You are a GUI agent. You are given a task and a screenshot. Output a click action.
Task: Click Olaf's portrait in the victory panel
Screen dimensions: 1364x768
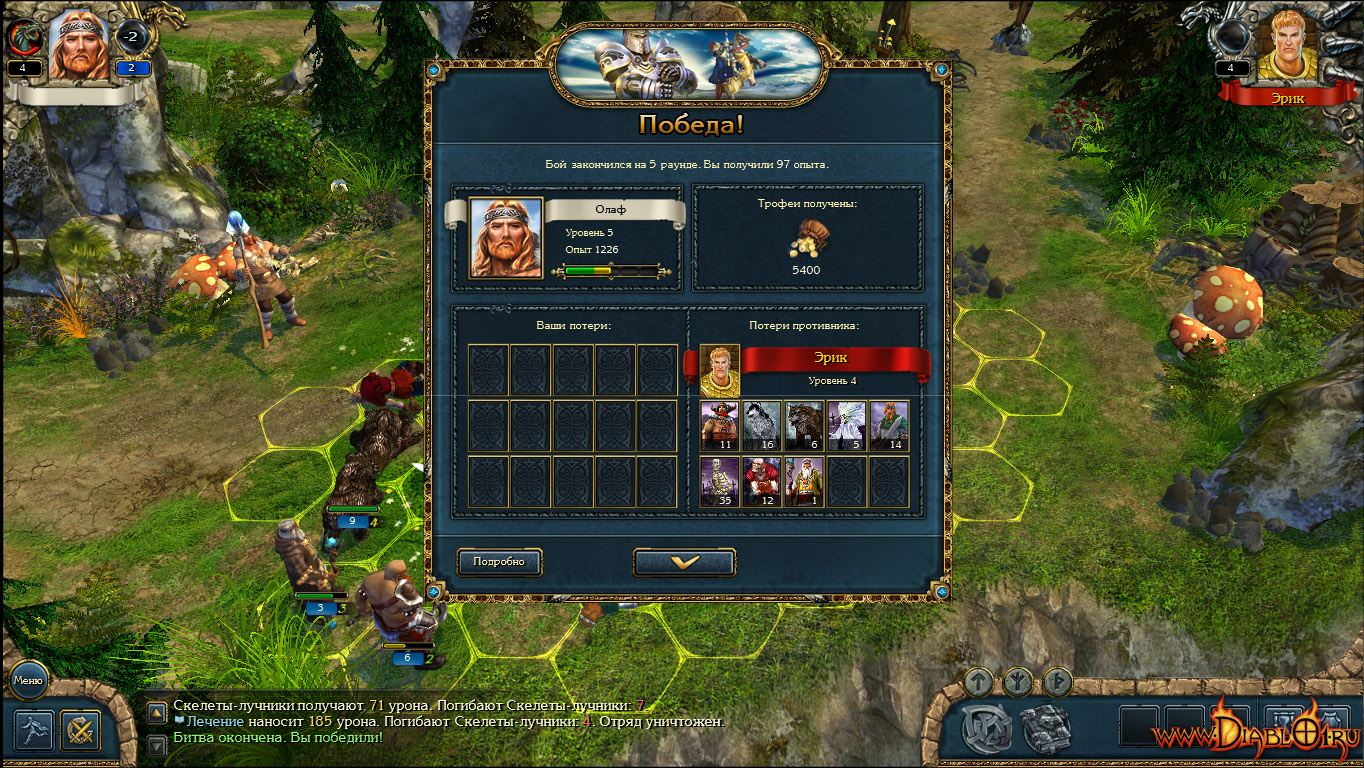coord(506,238)
